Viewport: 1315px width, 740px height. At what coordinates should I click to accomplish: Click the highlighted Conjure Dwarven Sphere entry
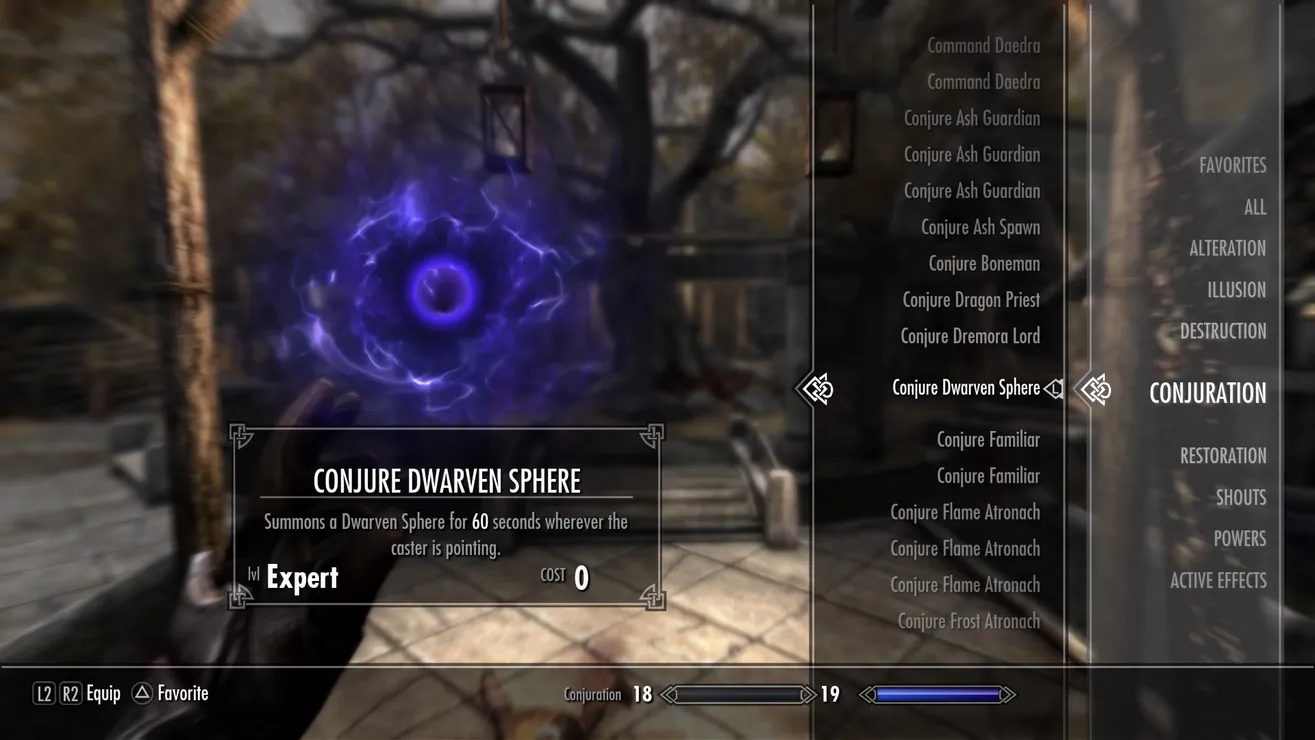(966, 388)
